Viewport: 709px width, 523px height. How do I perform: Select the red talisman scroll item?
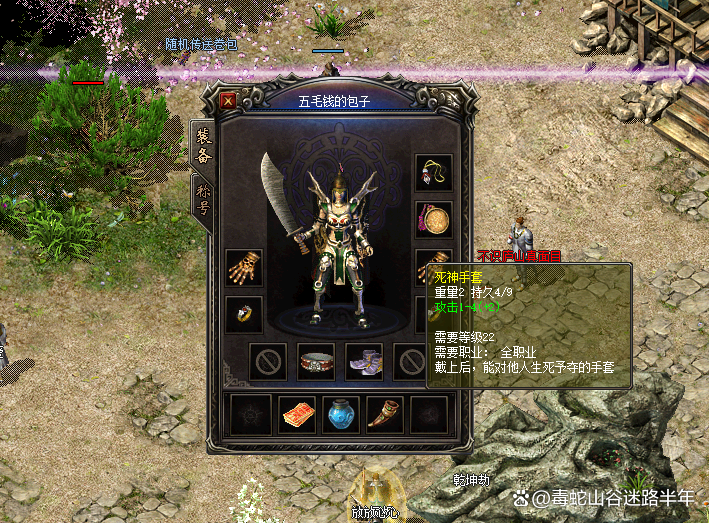coord(296,414)
